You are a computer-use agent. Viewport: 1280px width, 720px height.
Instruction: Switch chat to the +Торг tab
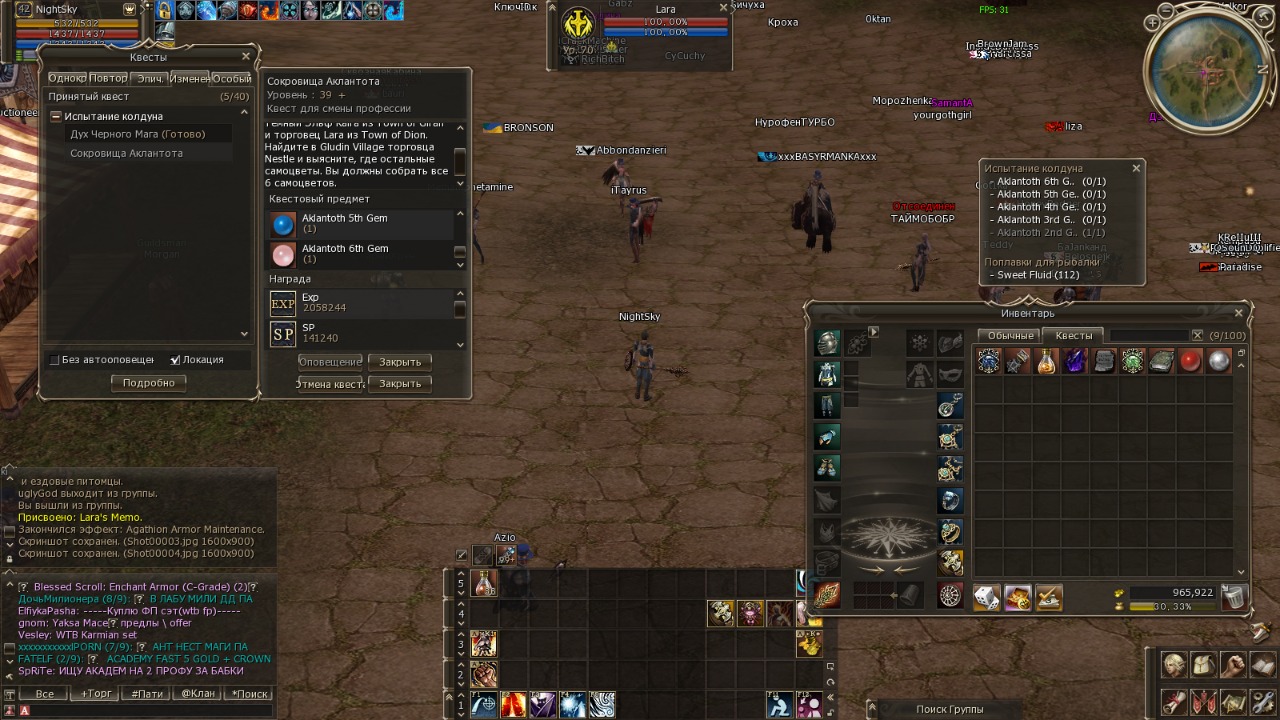(x=97, y=694)
